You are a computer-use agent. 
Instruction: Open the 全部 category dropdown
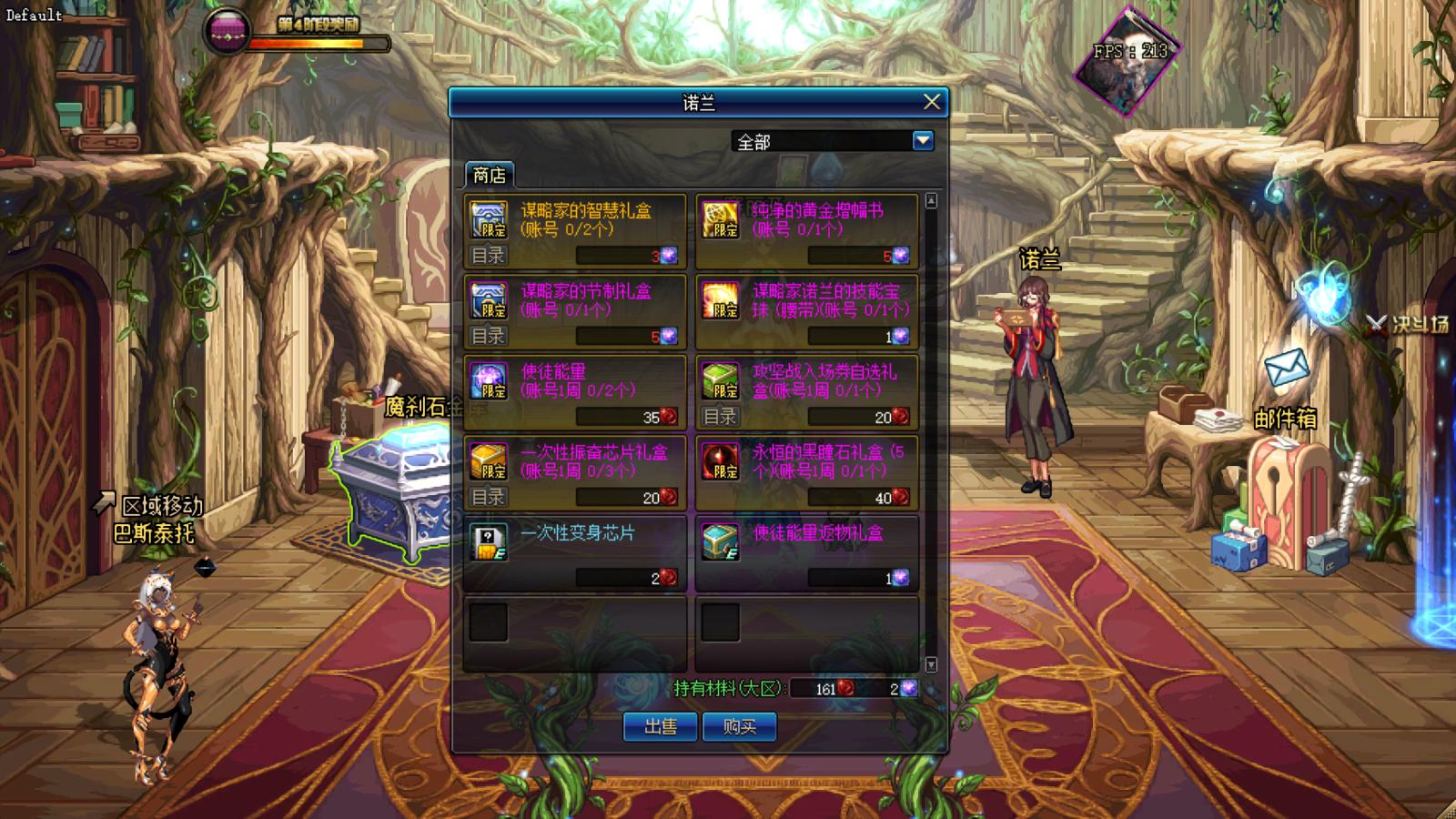(923, 141)
